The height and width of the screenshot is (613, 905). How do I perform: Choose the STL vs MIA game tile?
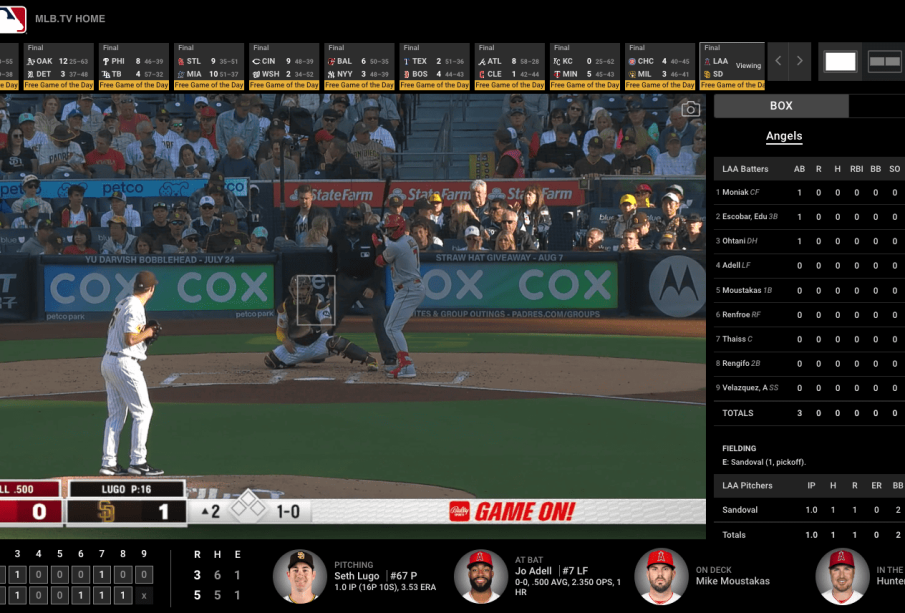(x=208, y=67)
